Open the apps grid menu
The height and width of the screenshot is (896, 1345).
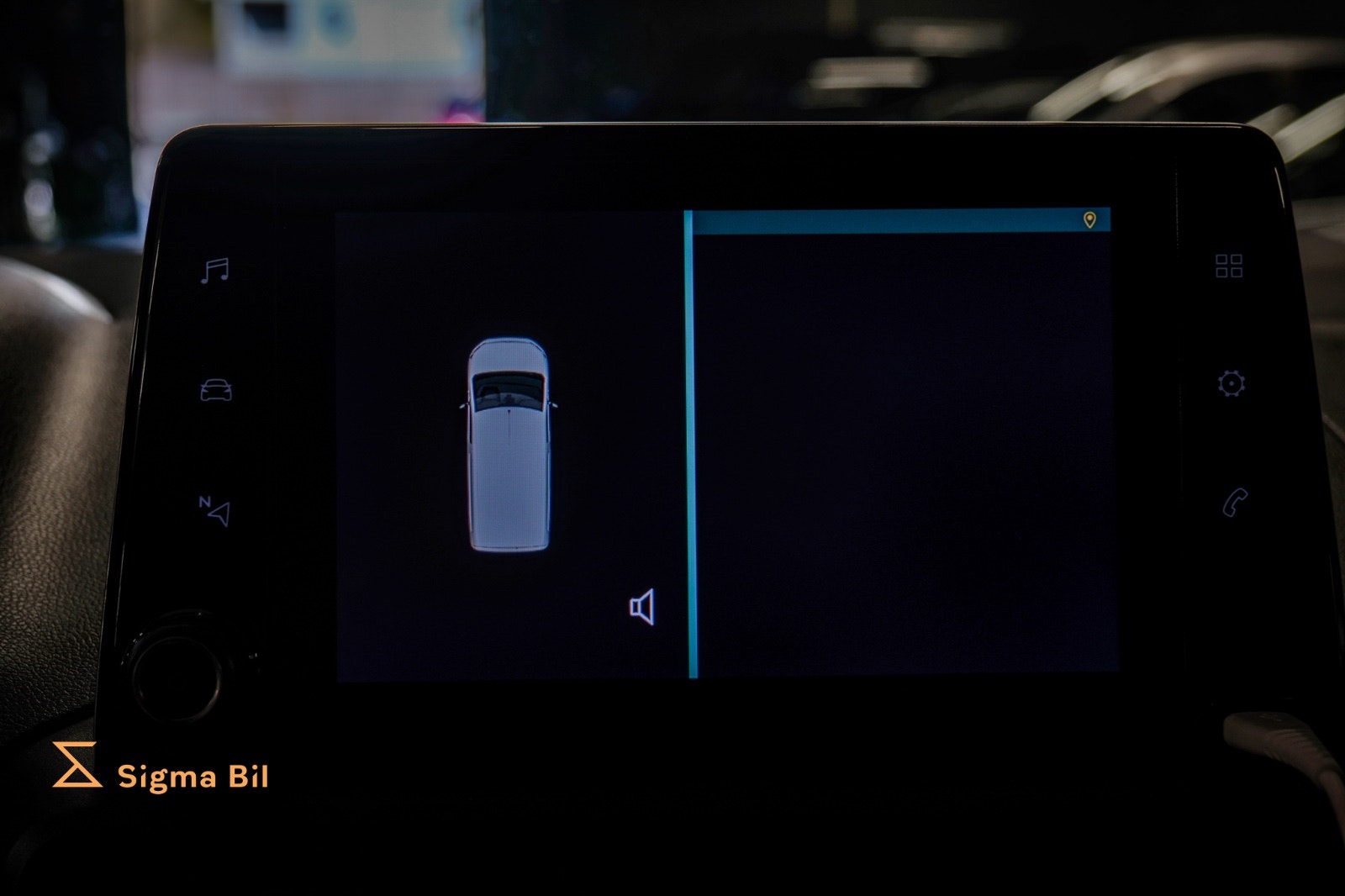1229,266
